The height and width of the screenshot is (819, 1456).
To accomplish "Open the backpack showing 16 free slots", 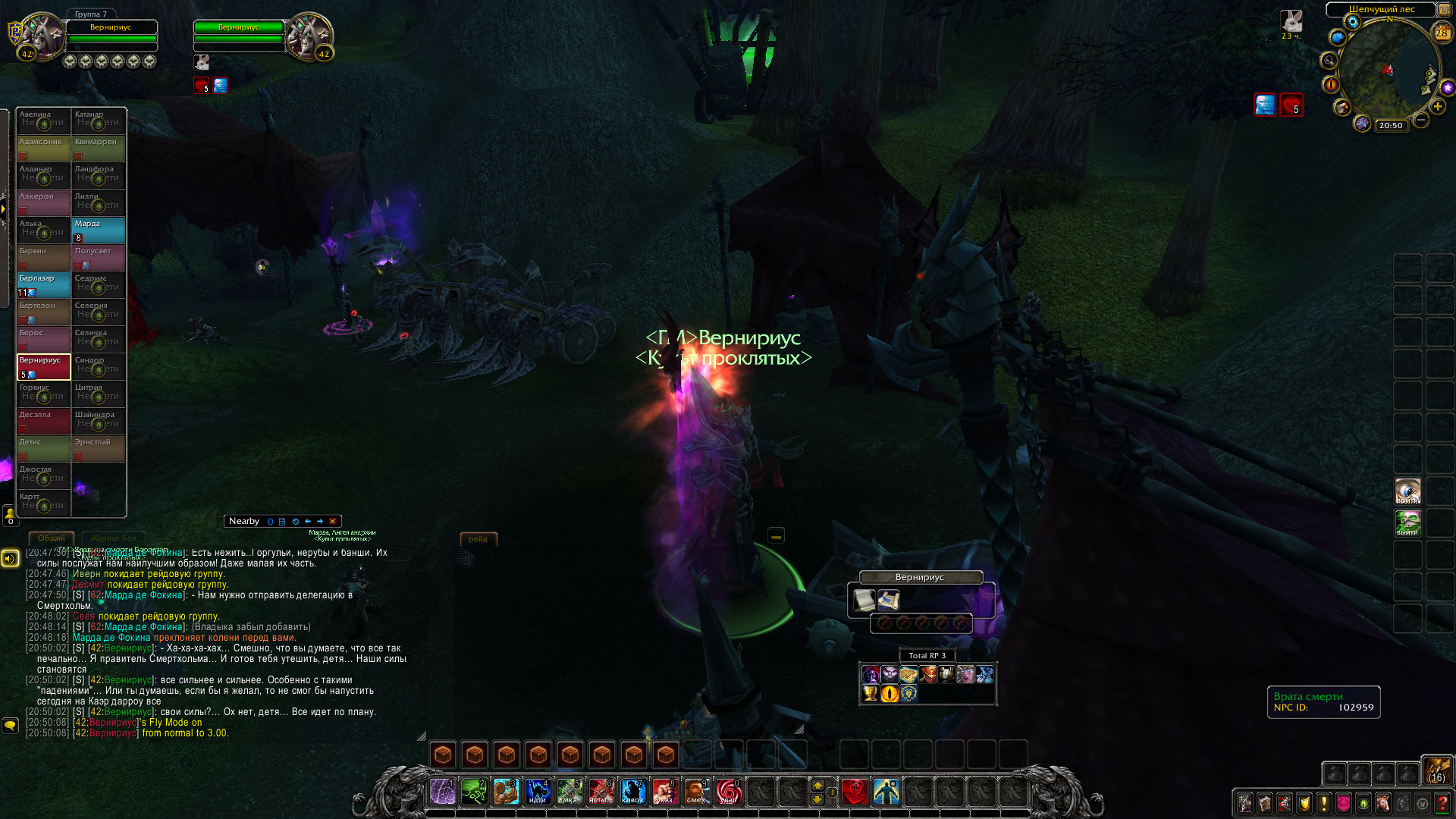I will coord(1436,770).
